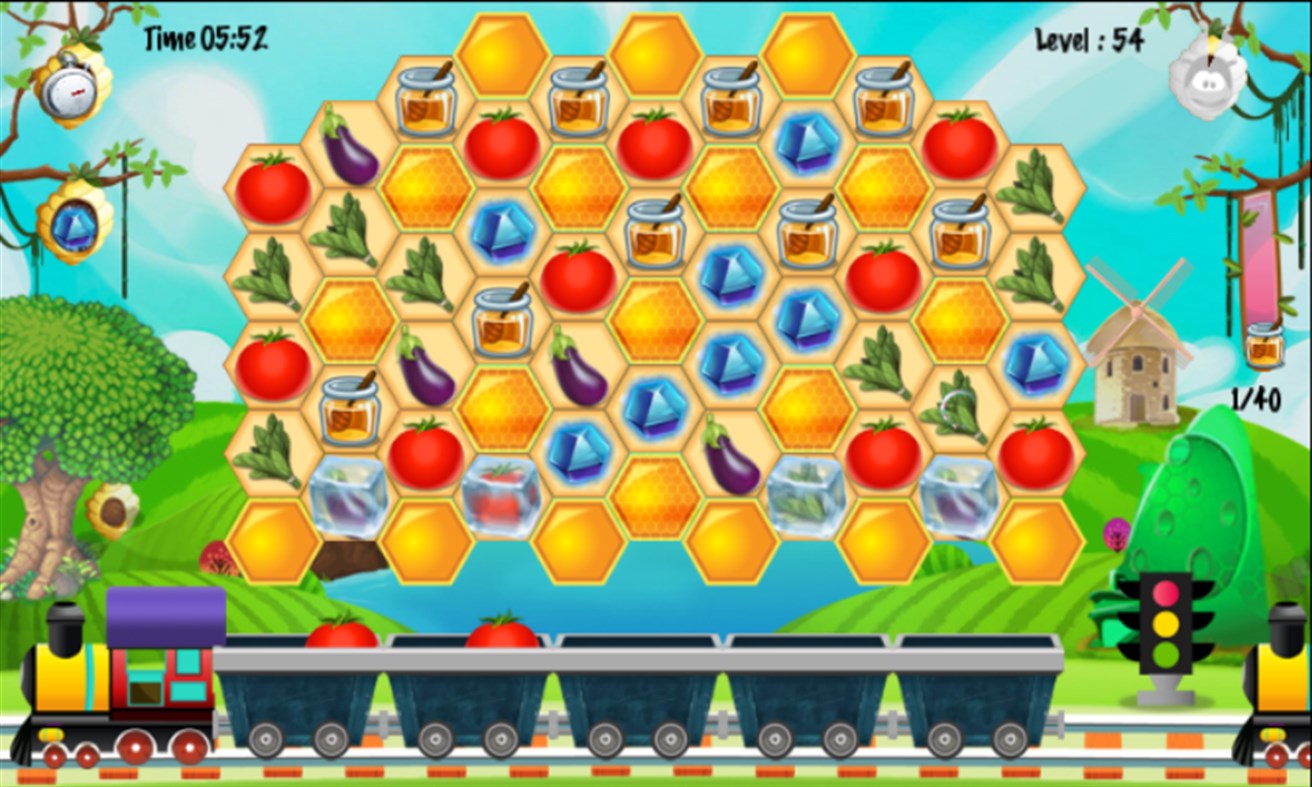This screenshot has width=1312, height=787.
Task: Click the traffic light beside the green tree
Action: pos(1166,625)
